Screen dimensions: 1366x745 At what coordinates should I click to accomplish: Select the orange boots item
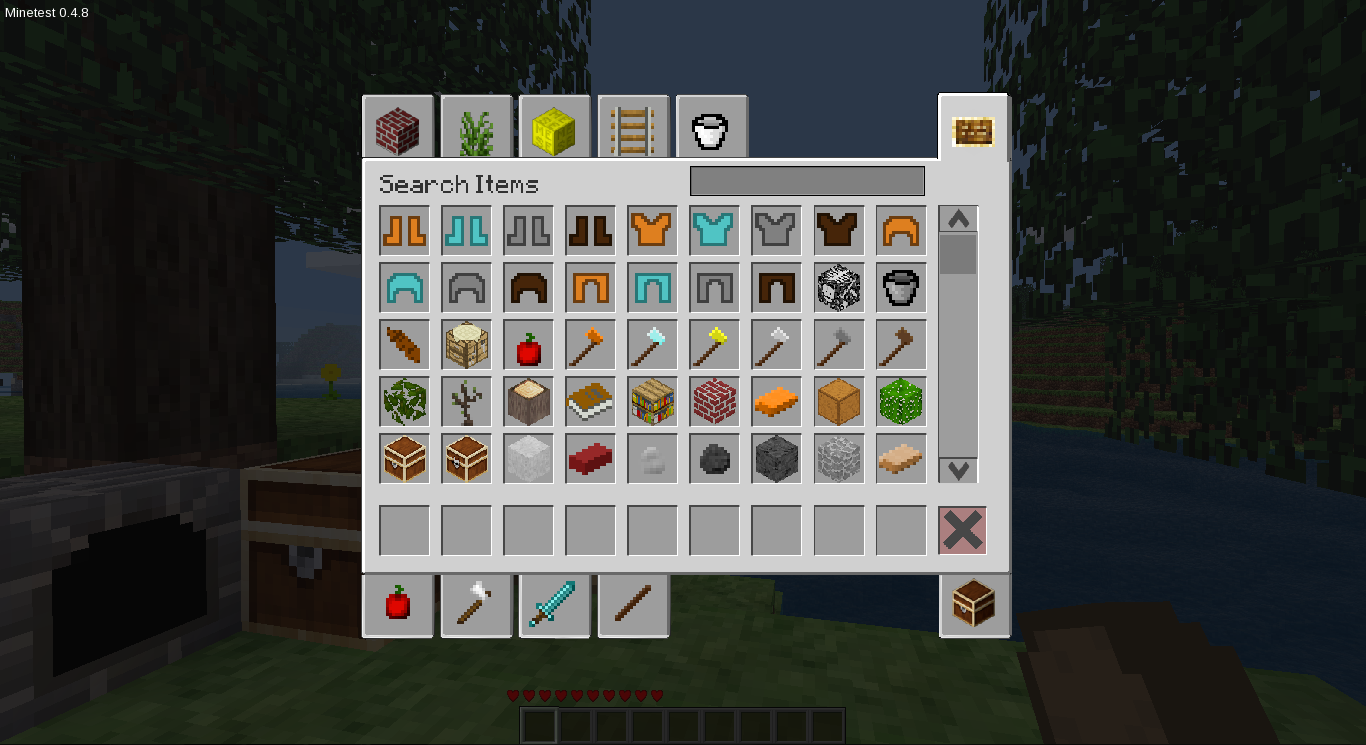pyautogui.click(x=404, y=230)
